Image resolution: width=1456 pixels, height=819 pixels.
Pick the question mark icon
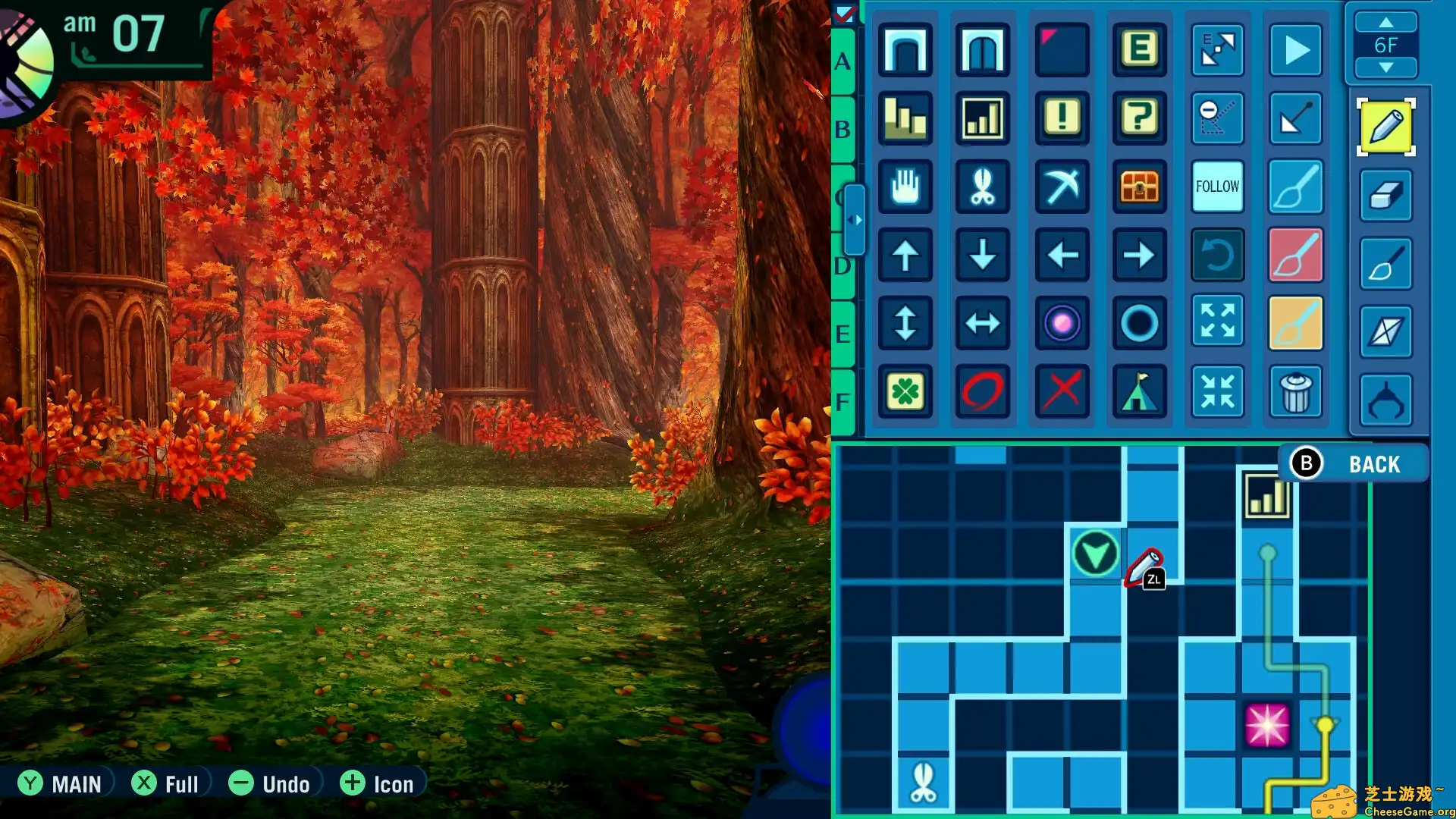pos(1139,119)
